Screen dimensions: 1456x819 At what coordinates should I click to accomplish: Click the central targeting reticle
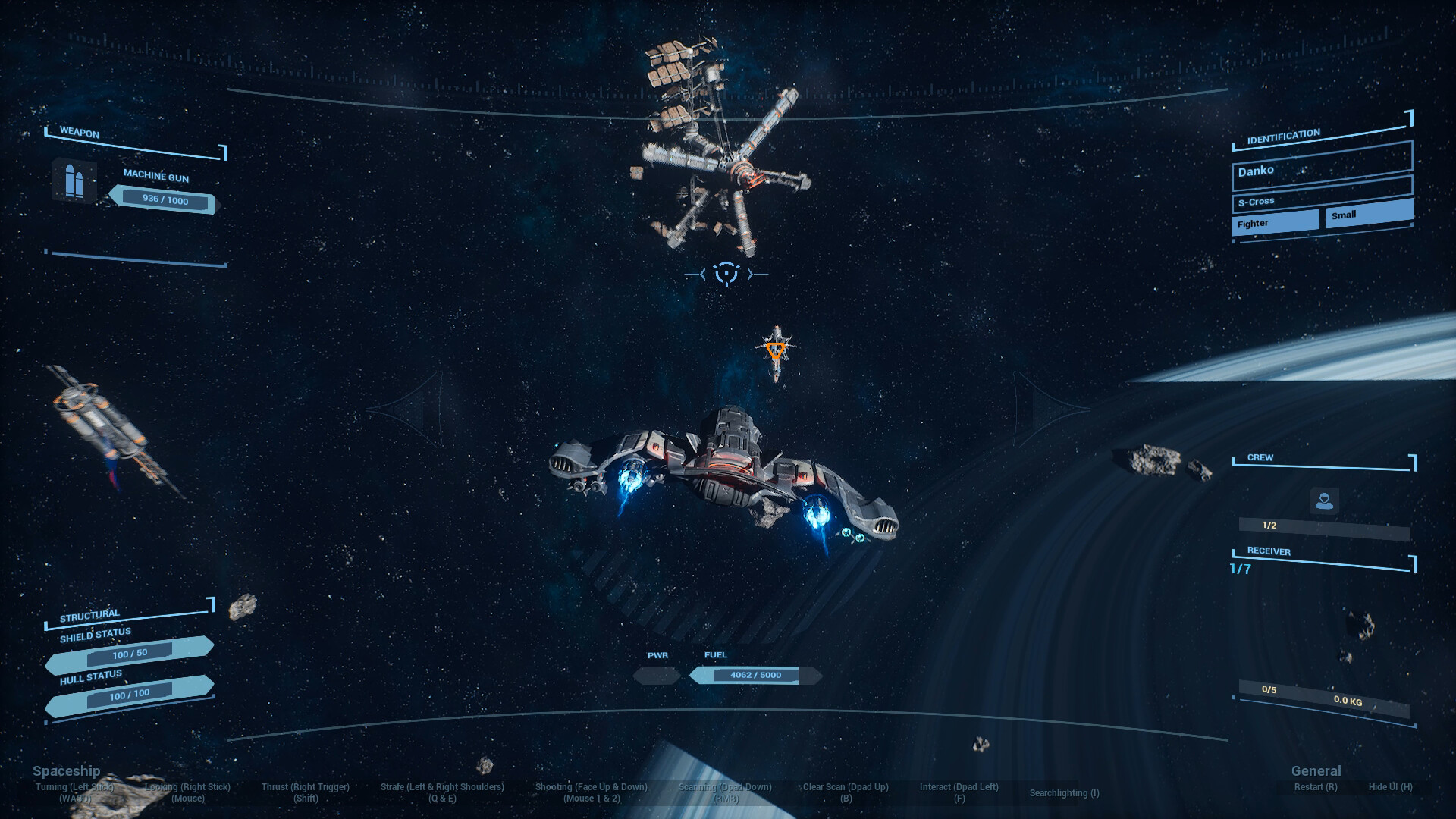coord(726,274)
